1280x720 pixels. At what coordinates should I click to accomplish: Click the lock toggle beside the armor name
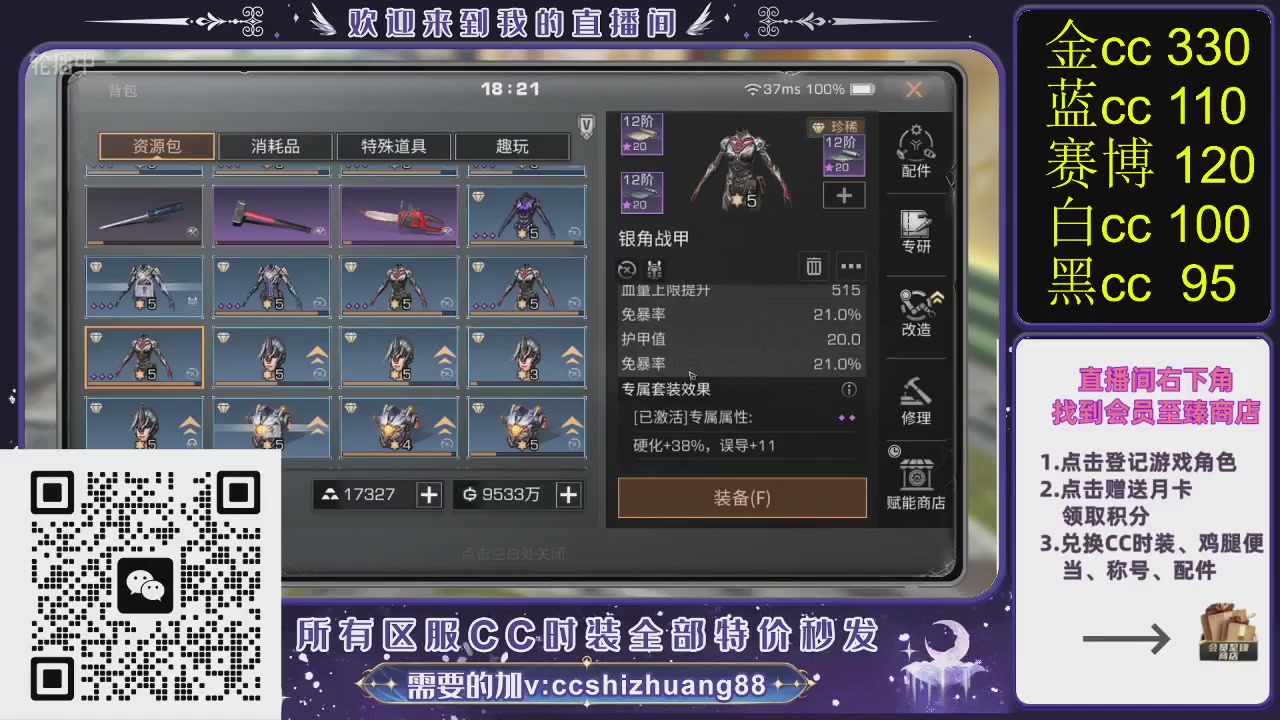click(627, 268)
